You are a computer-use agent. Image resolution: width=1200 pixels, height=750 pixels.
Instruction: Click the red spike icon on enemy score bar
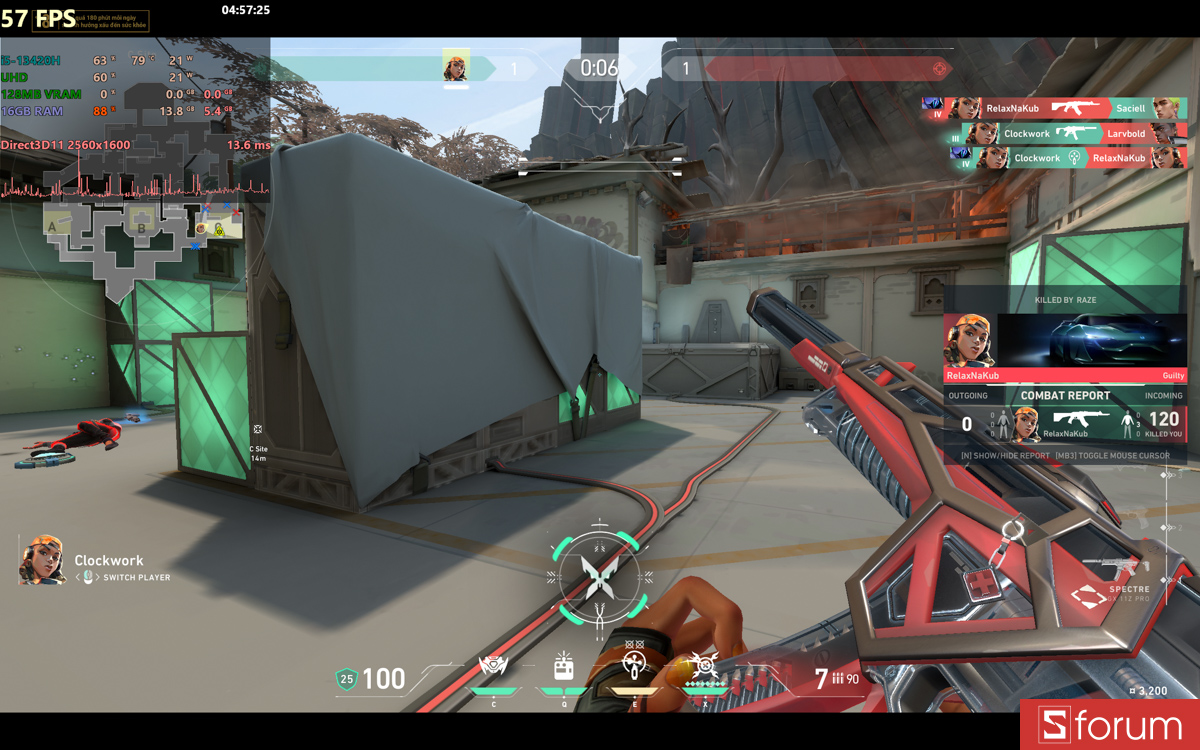[x=938, y=68]
